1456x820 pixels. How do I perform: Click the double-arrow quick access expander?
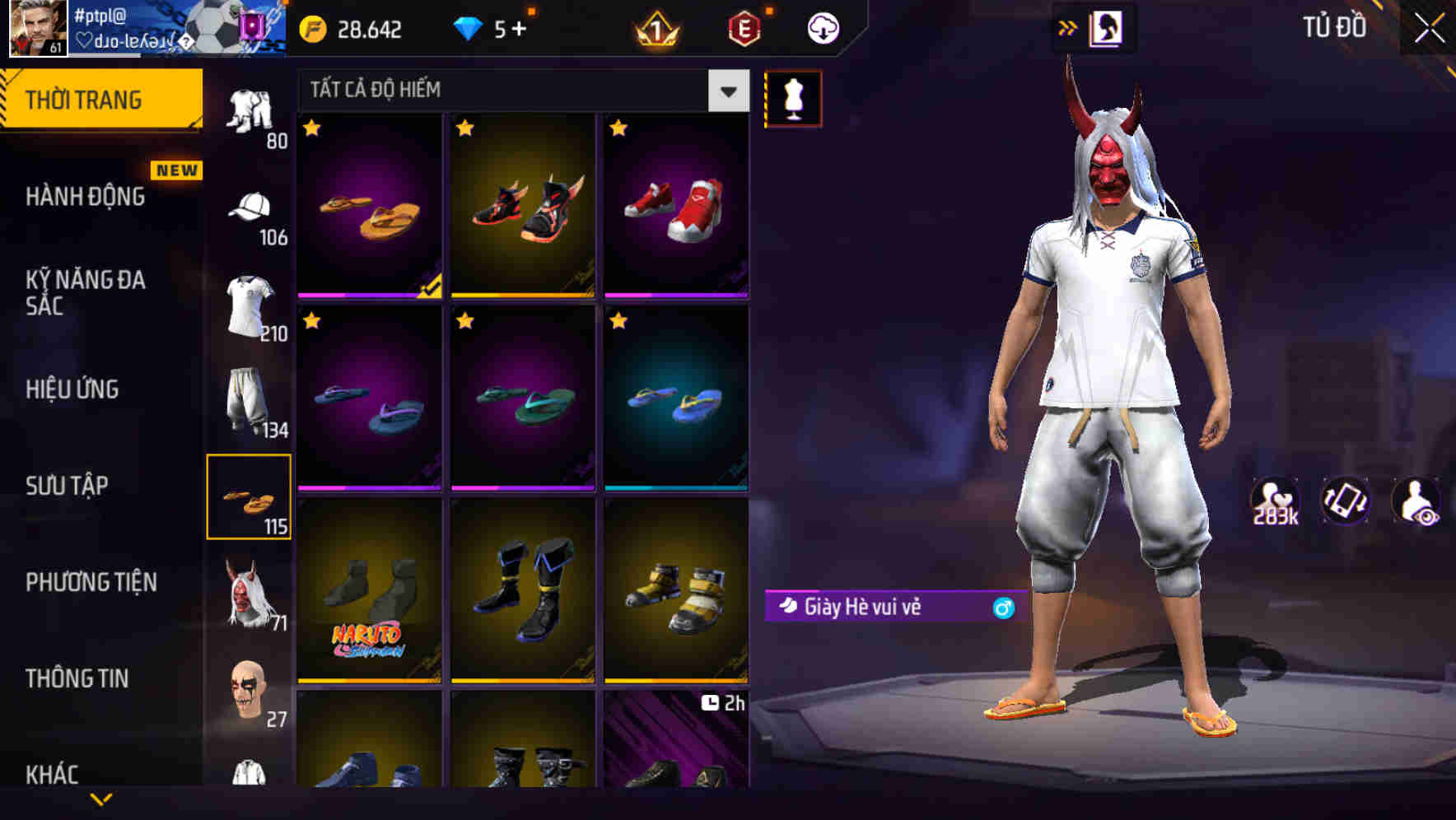point(1068,26)
